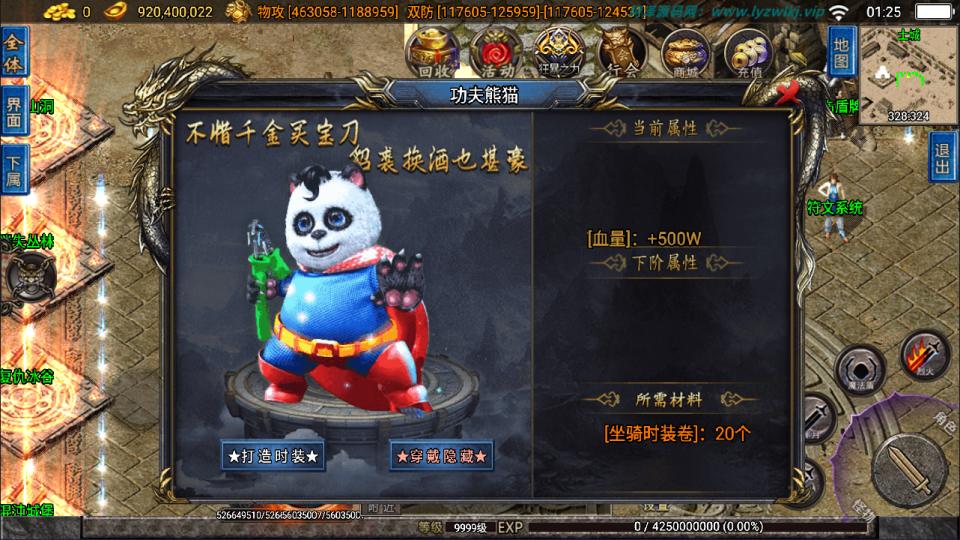Open the 地图 map button
The width and height of the screenshot is (960, 540).
click(842, 52)
